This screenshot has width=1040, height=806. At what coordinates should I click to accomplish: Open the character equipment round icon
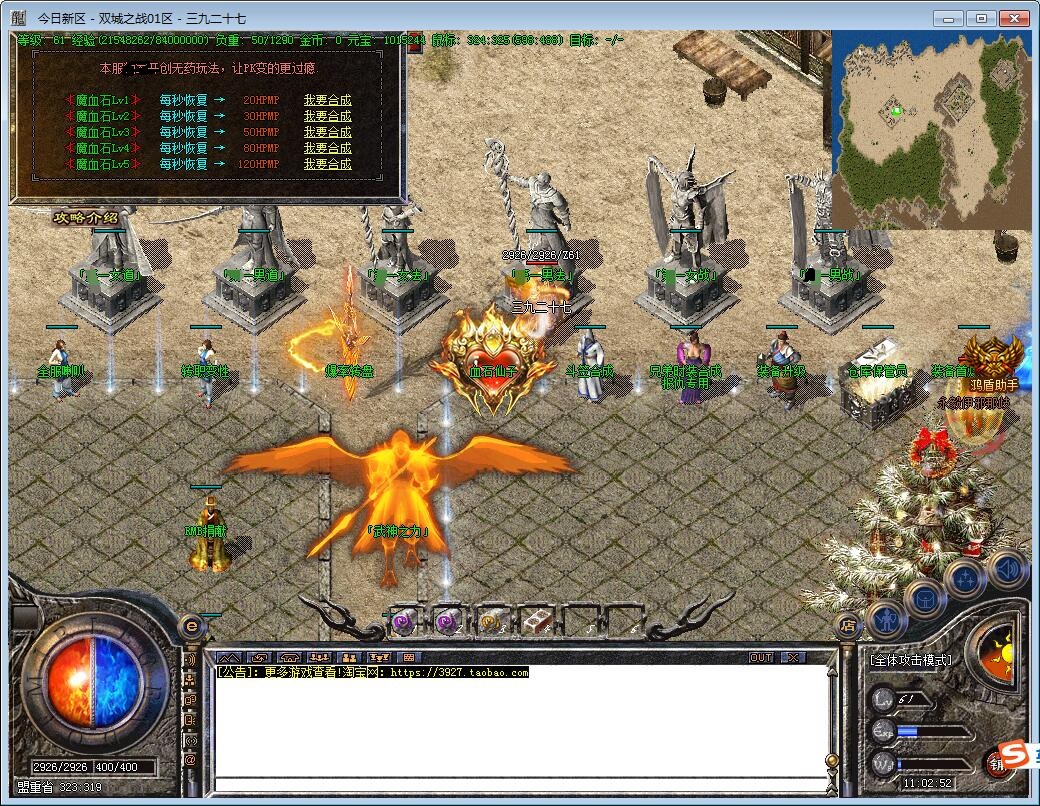click(x=886, y=619)
